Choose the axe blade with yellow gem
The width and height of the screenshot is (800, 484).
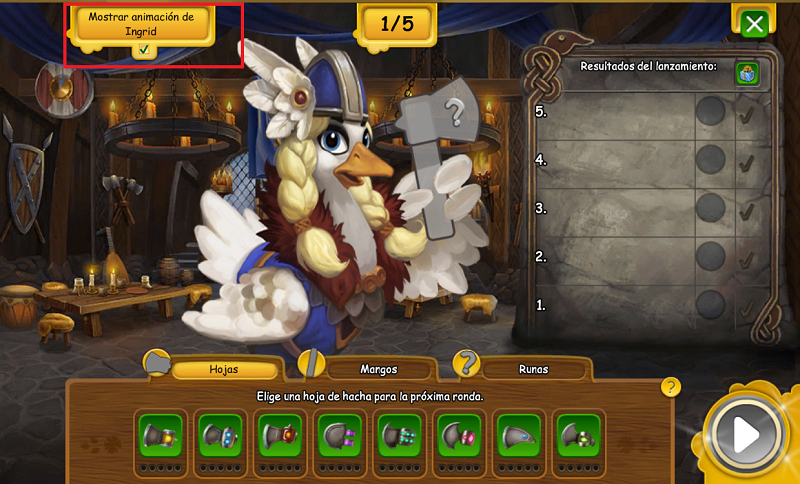point(161,435)
